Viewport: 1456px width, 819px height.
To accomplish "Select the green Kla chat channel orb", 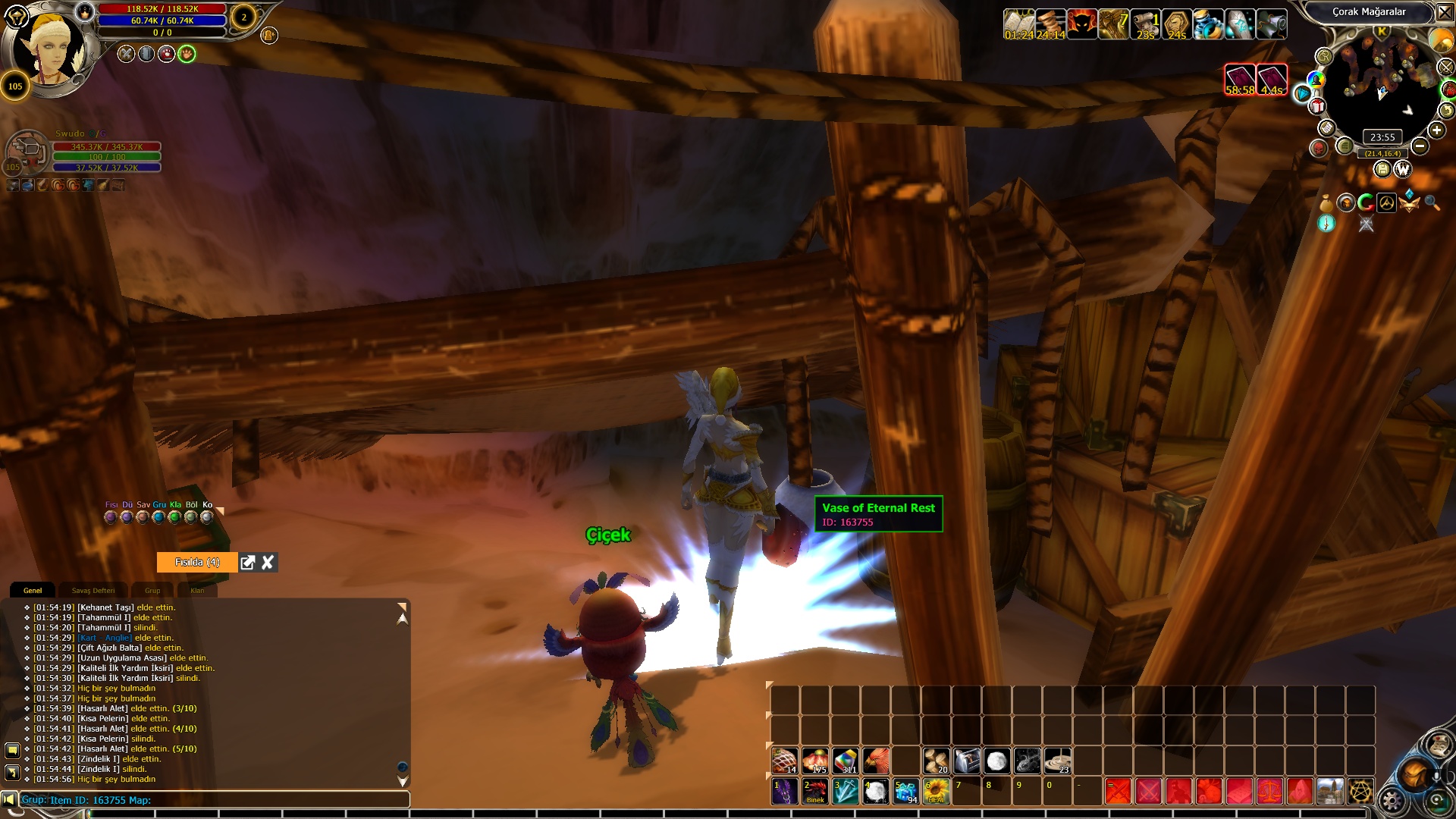I will [x=175, y=517].
